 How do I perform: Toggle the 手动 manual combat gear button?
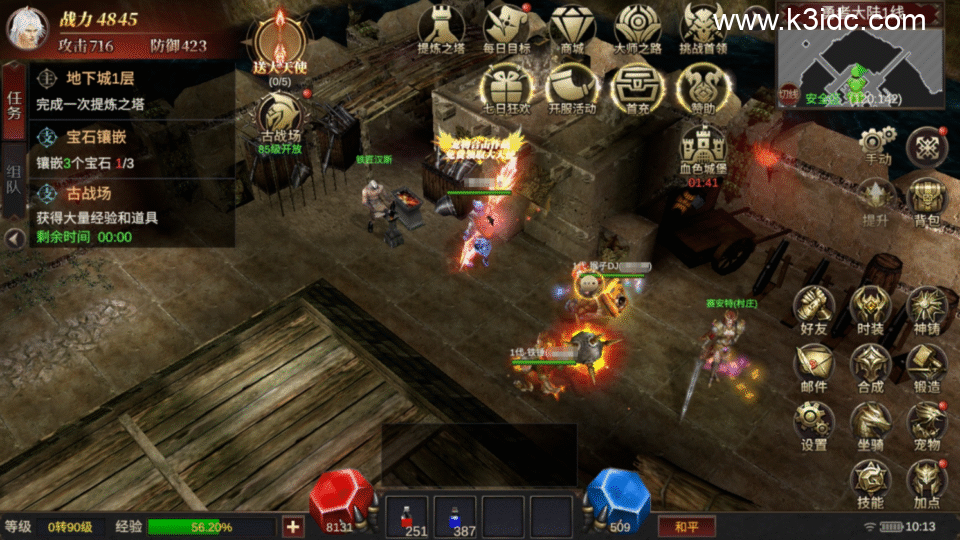click(877, 145)
